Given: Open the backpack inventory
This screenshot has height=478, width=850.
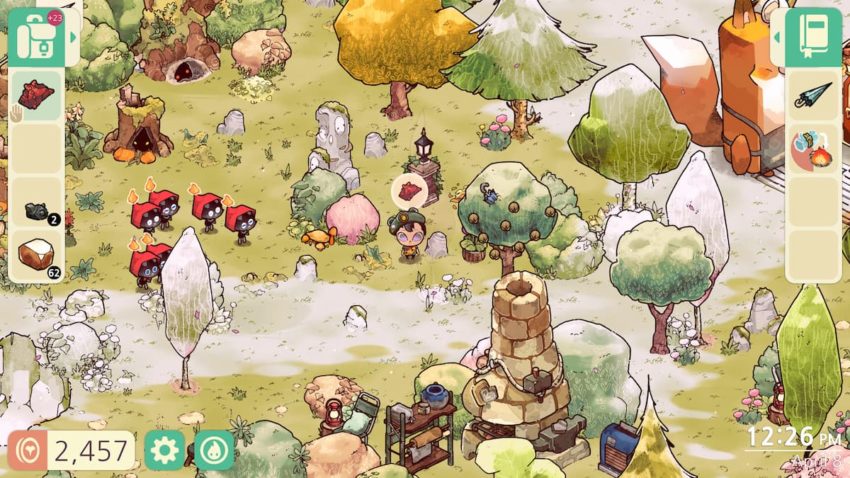Looking at the screenshot, I should (36, 37).
